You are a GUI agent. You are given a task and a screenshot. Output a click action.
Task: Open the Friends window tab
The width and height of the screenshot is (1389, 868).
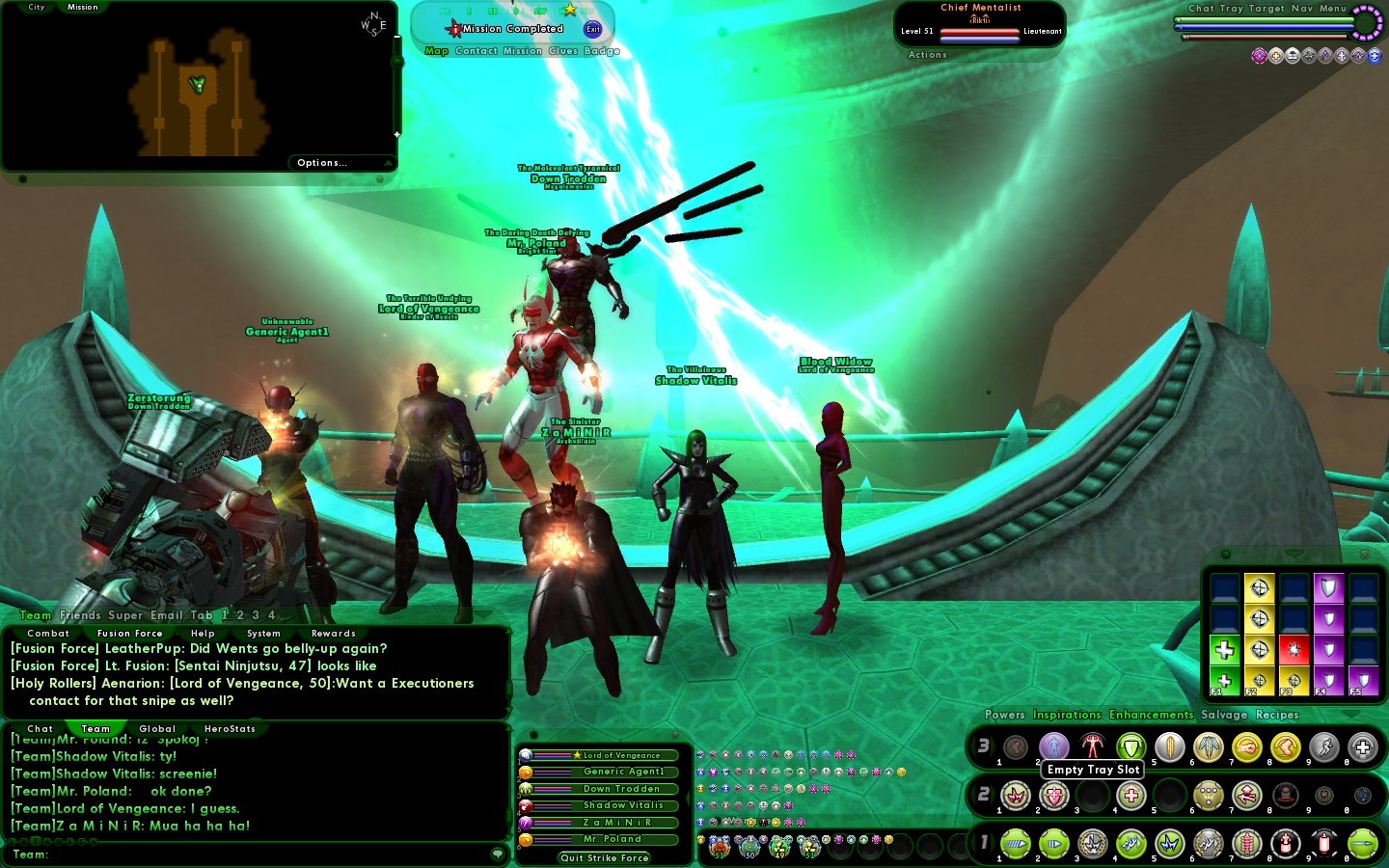pos(80,615)
